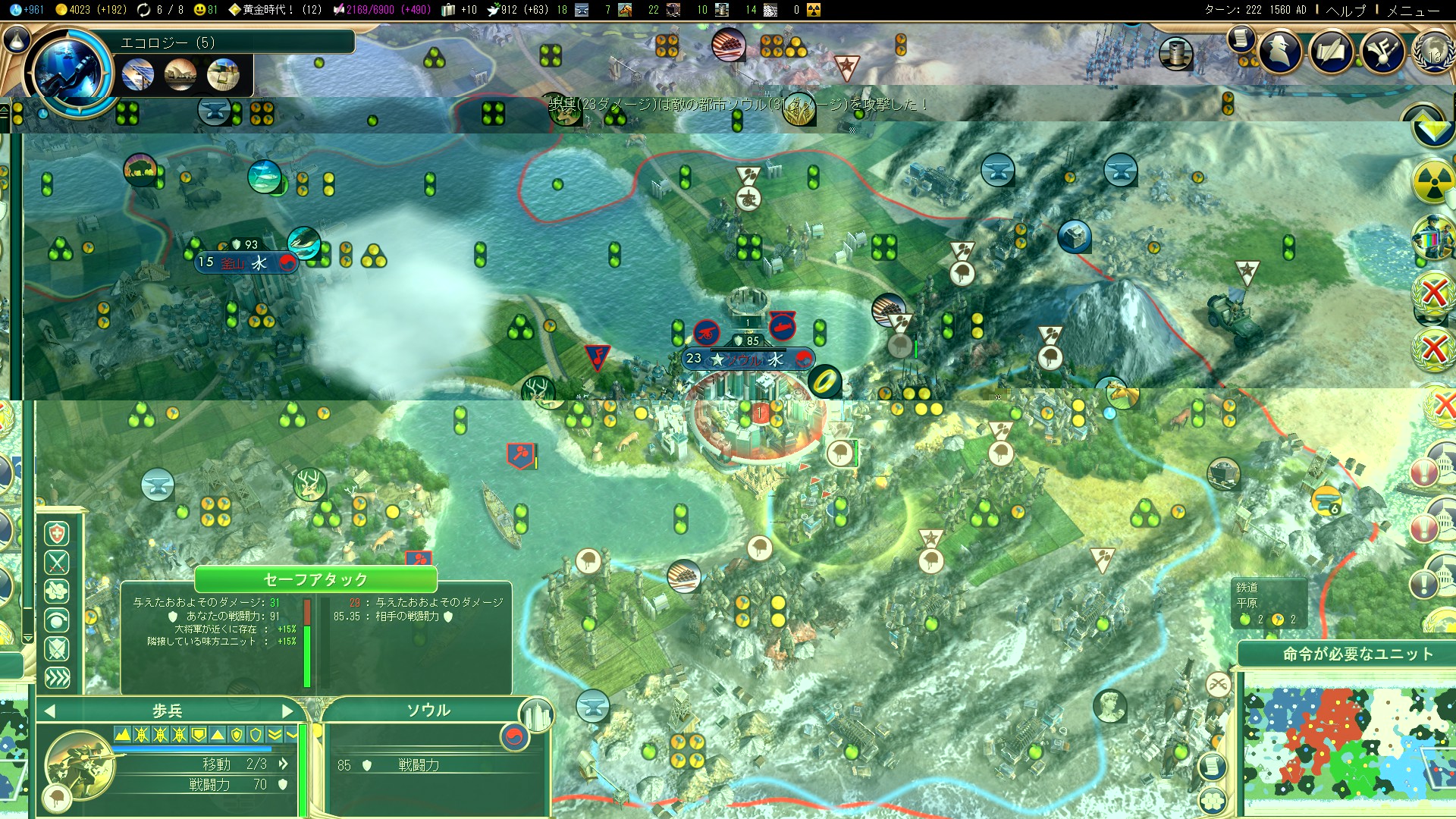Click the infantry unit portrait
The image size is (1456, 819).
point(80,762)
